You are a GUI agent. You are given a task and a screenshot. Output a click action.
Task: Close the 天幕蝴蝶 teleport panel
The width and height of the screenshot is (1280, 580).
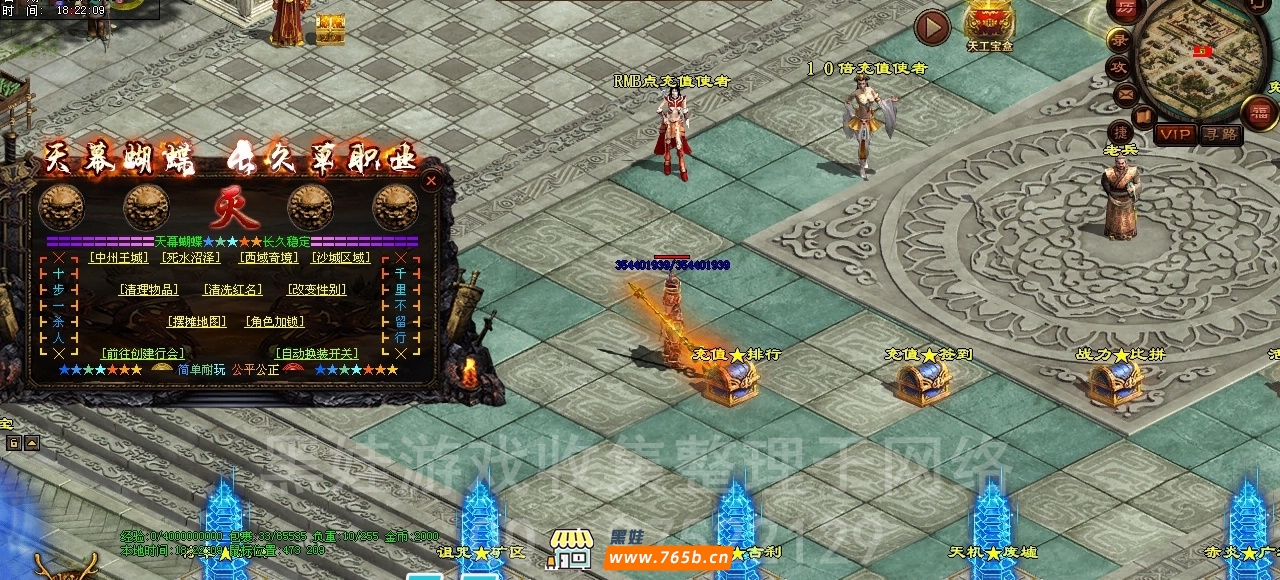tap(431, 181)
